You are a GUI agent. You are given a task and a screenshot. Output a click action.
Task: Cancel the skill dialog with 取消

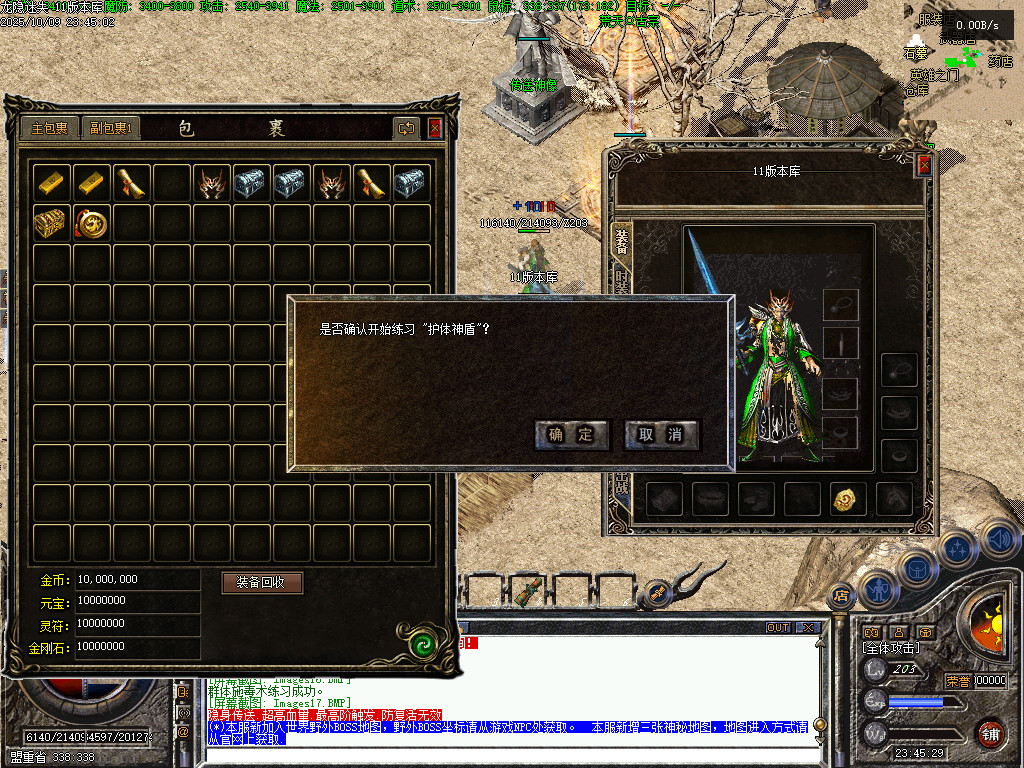pos(661,434)
